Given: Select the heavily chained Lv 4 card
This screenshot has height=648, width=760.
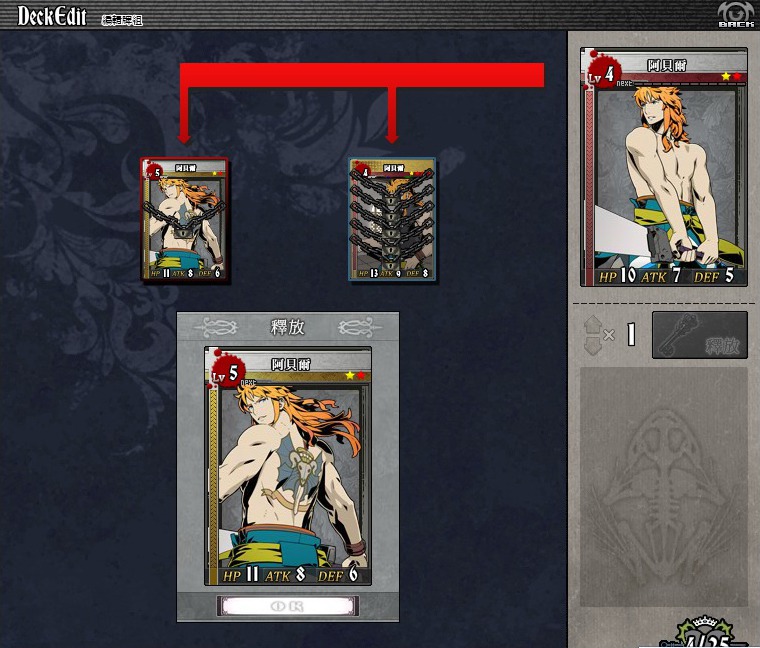Looking at the screenshot, I should [x=392, y=220].
